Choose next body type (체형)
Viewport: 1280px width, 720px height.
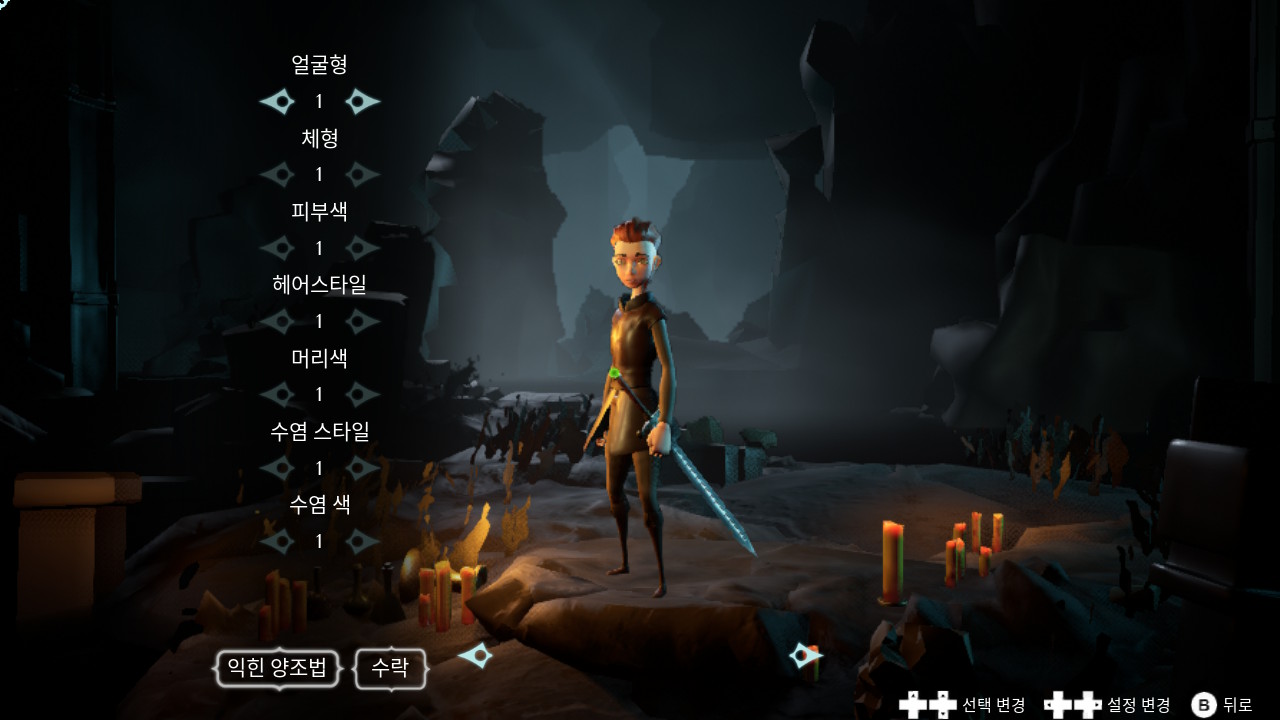click(362, 174)
